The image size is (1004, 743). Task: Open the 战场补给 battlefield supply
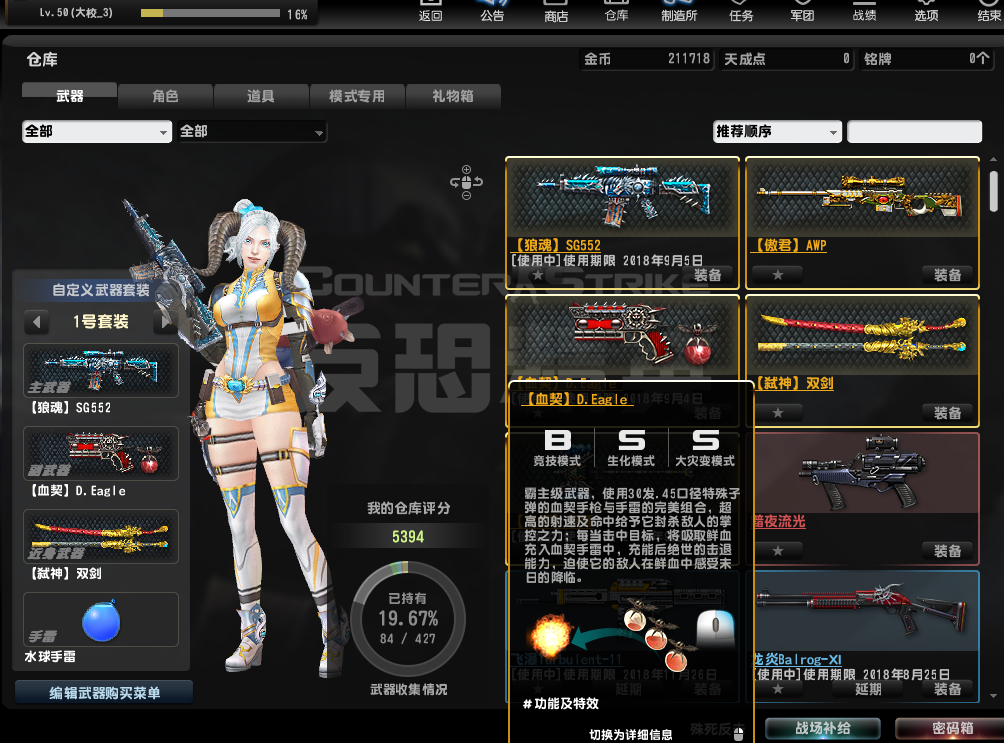point(823,729)
